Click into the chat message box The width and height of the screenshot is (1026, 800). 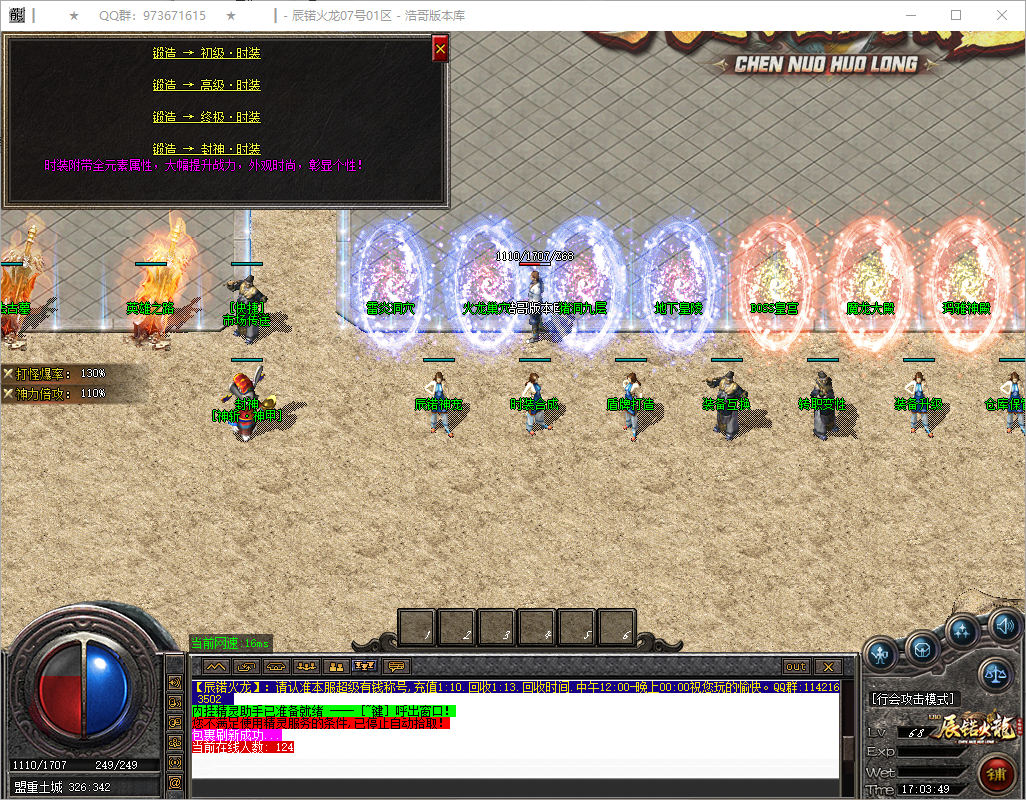(x=515, y=766)
